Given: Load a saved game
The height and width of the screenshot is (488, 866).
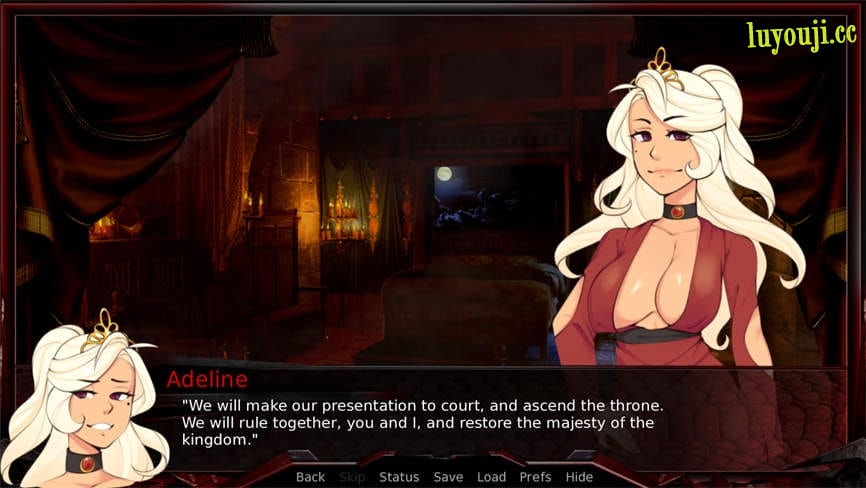Looking at the screenshot, I should coord(491,477).
